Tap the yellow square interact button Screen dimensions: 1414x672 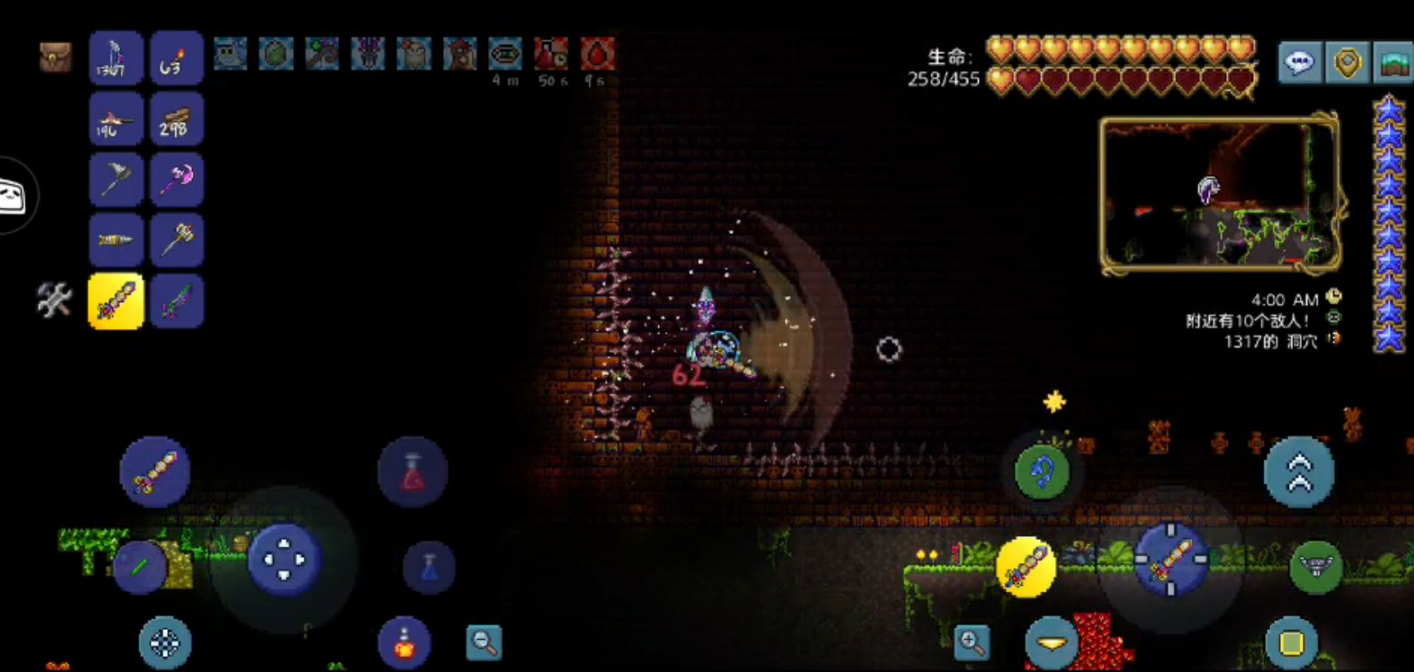point(1291,642)
